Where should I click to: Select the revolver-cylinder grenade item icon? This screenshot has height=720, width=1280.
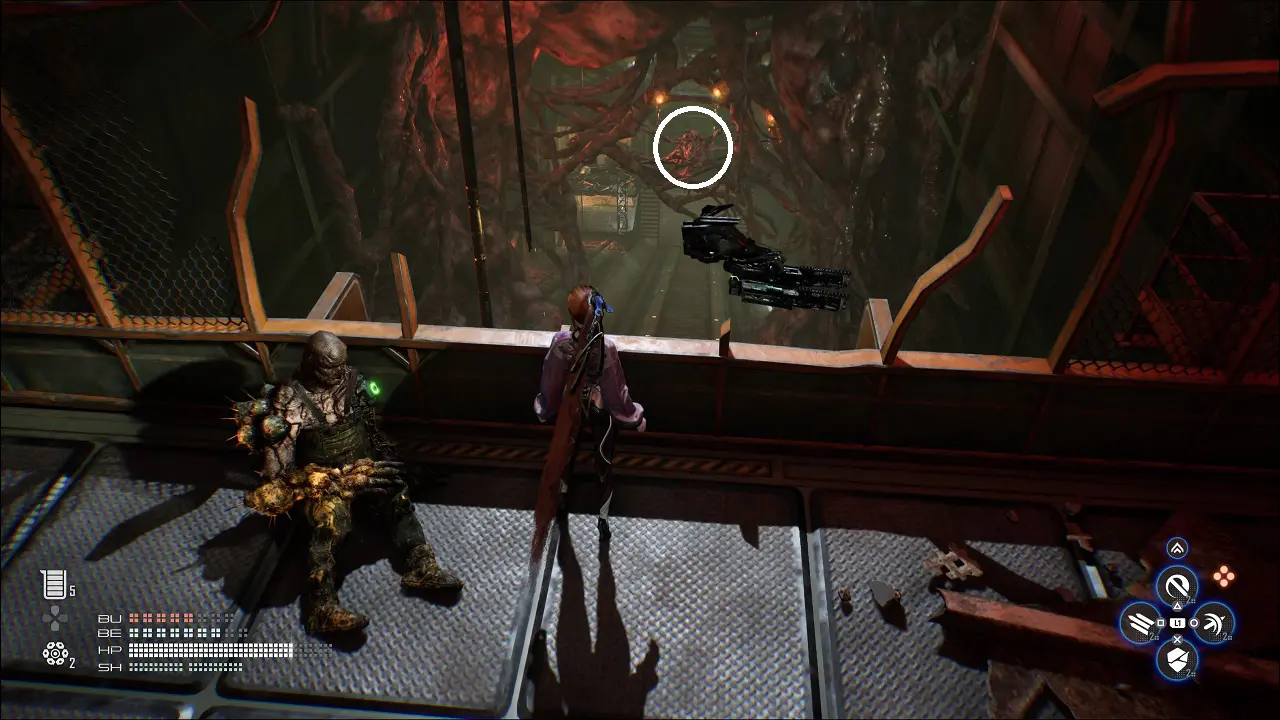coord(55,653)
